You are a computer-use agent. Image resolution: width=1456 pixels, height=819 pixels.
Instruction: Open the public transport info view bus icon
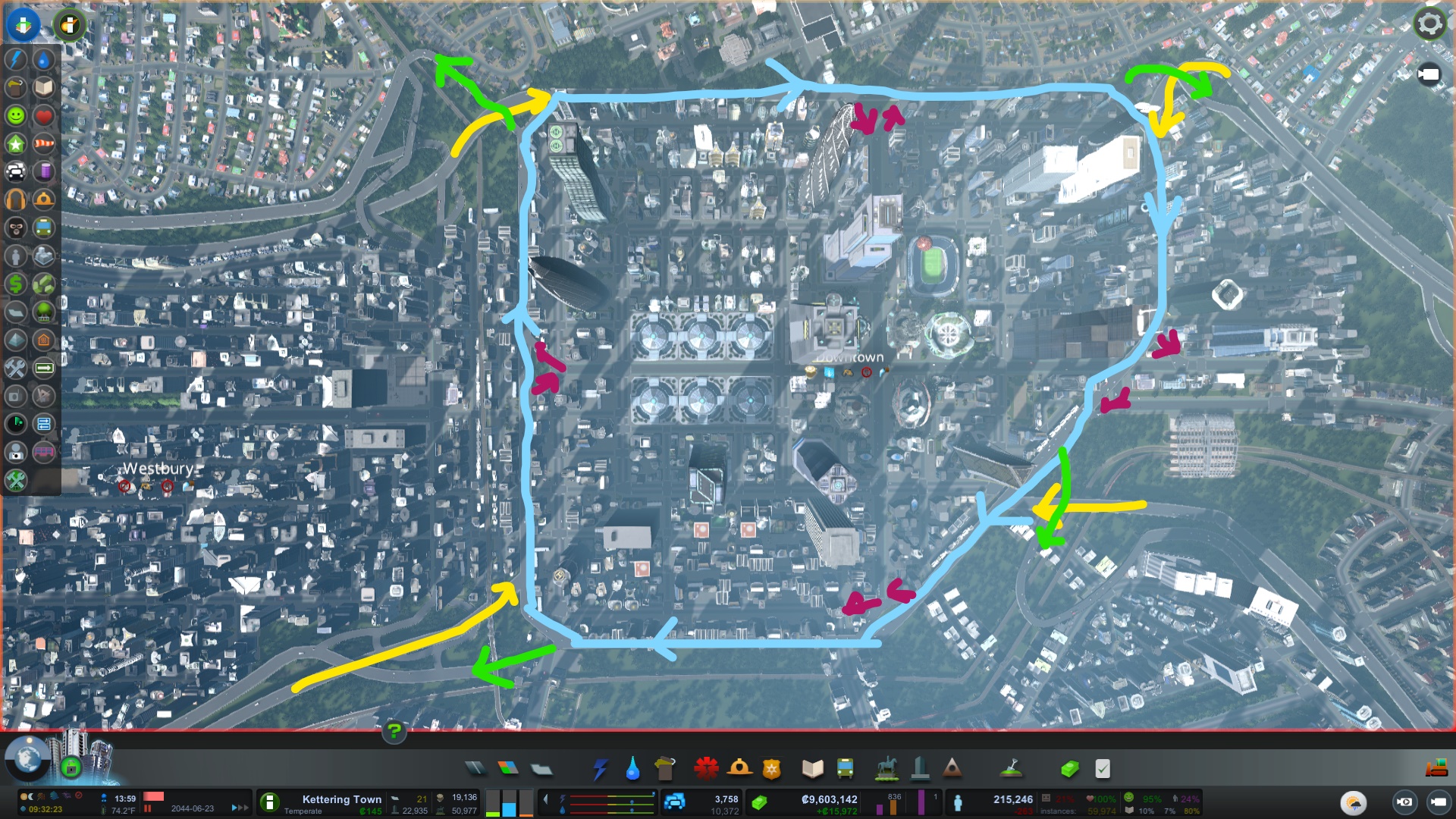tap(44, 226)
